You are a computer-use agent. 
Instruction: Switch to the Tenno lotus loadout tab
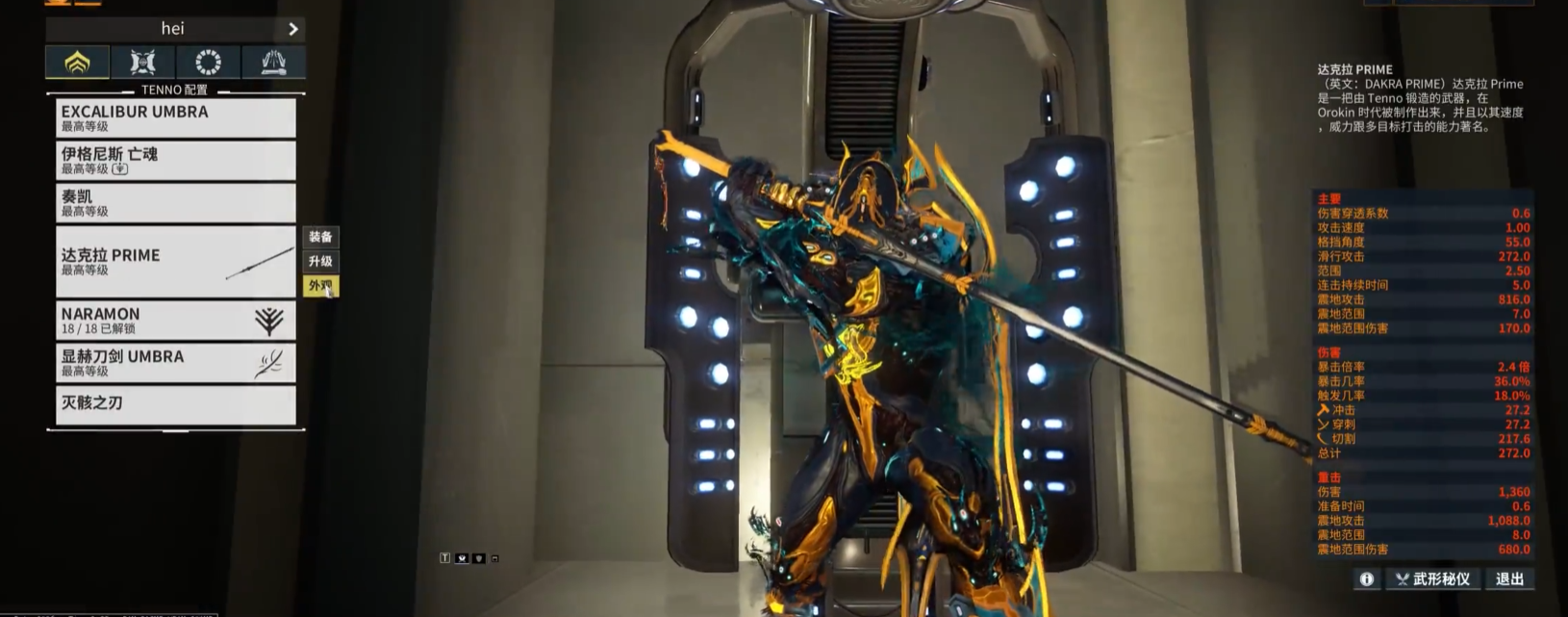[77, 63]
